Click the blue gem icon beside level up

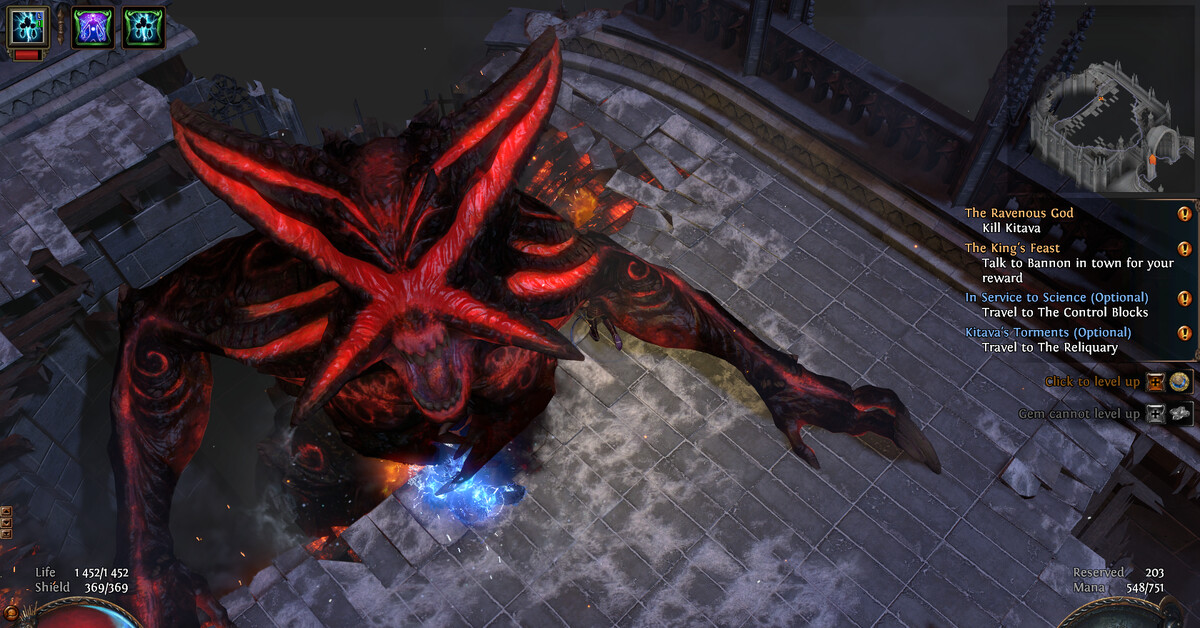point(1181,381)
